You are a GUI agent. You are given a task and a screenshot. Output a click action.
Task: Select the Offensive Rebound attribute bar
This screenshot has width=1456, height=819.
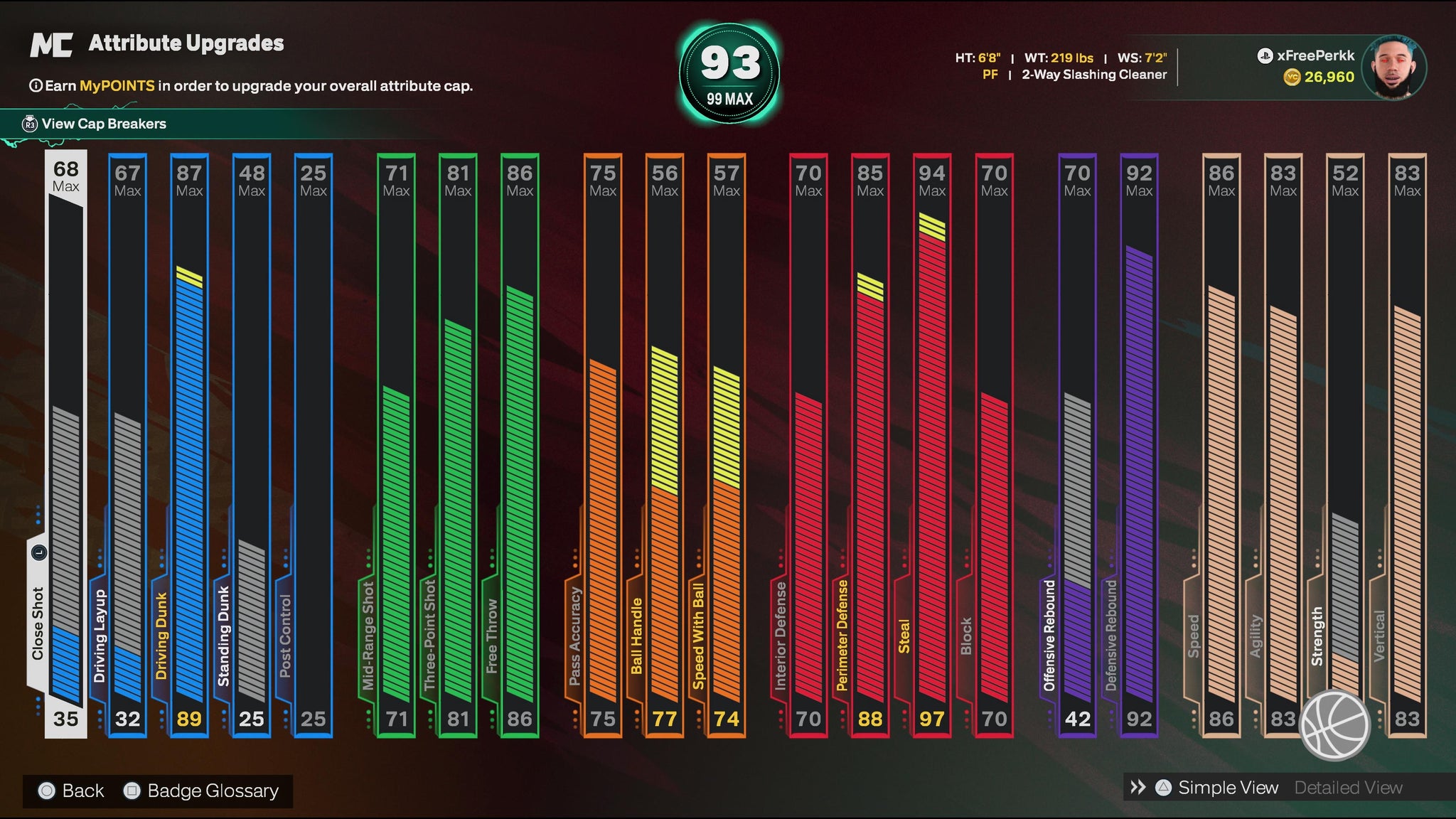tap(1077, 444)
